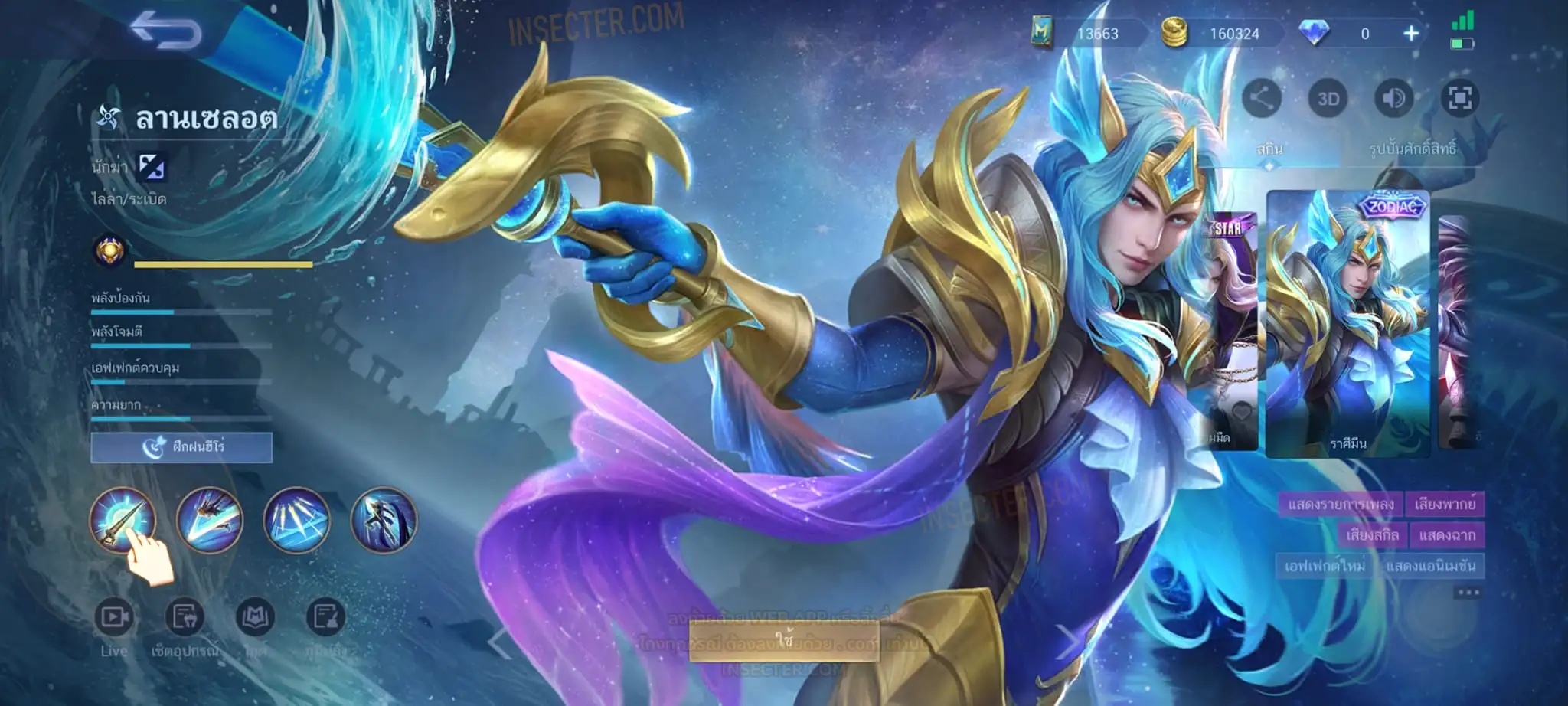Select the leaping swordsman skill icon
Image resolution: width=1568 pixels, height=706 pixels.
(x=384, y=520)
